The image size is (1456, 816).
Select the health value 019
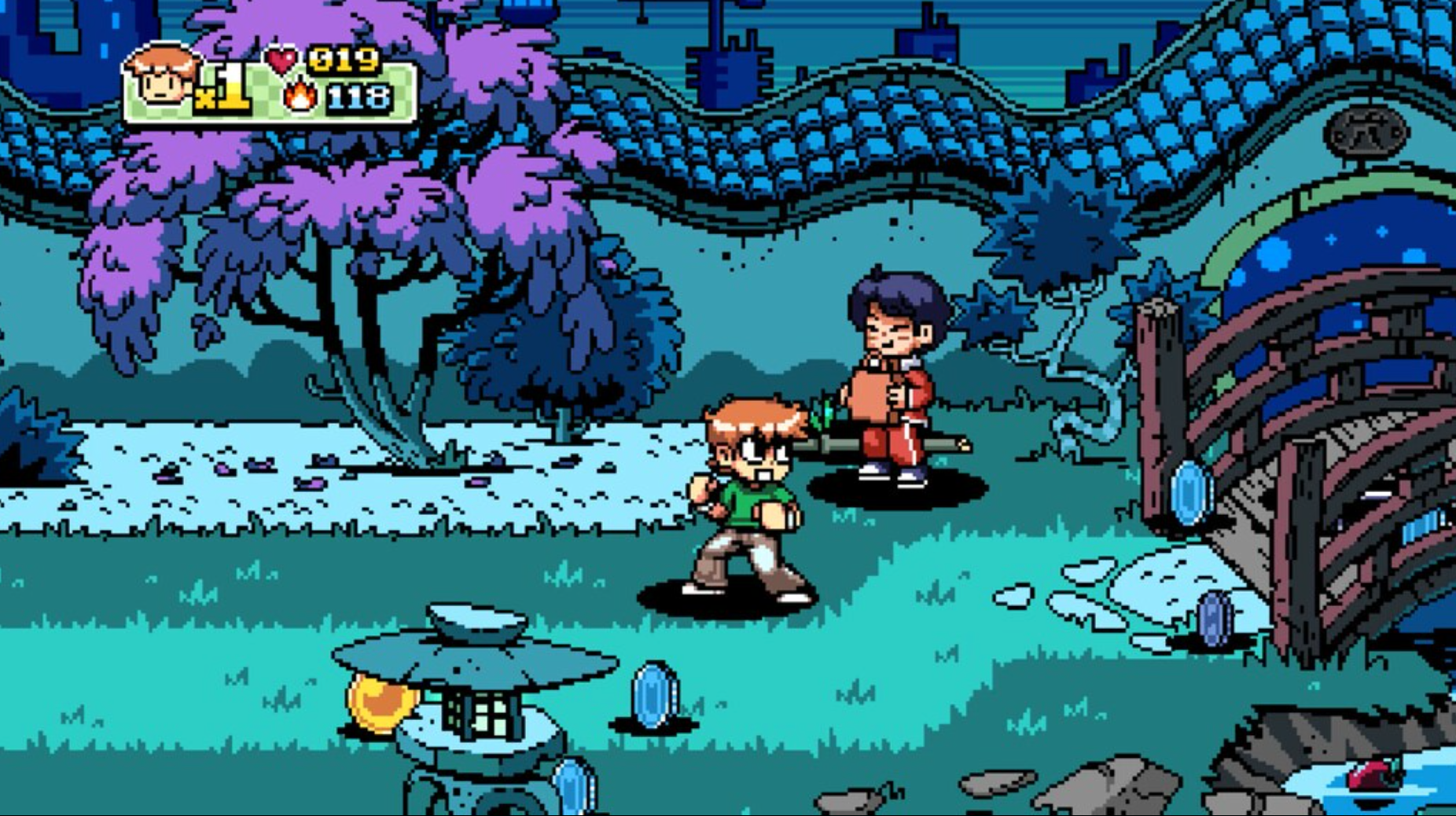344,58
